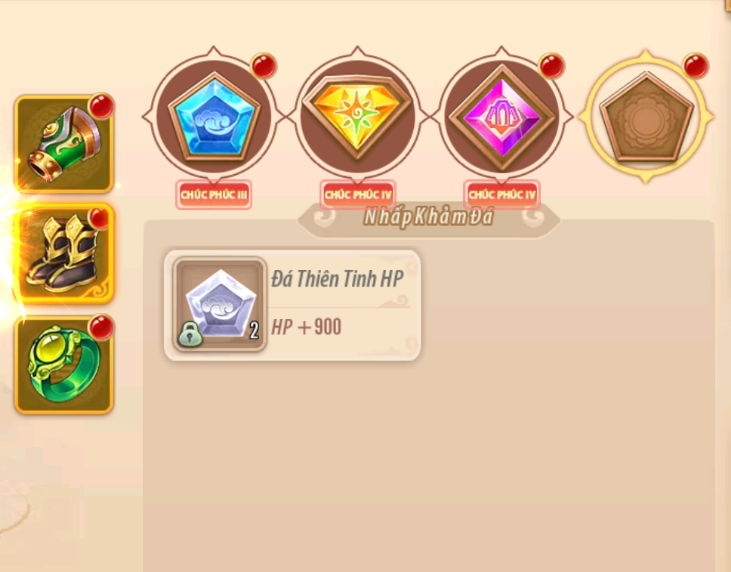Choose the green ring equipment slot
The height and width of the screenshot is (572, 731).
click(64, 364)
